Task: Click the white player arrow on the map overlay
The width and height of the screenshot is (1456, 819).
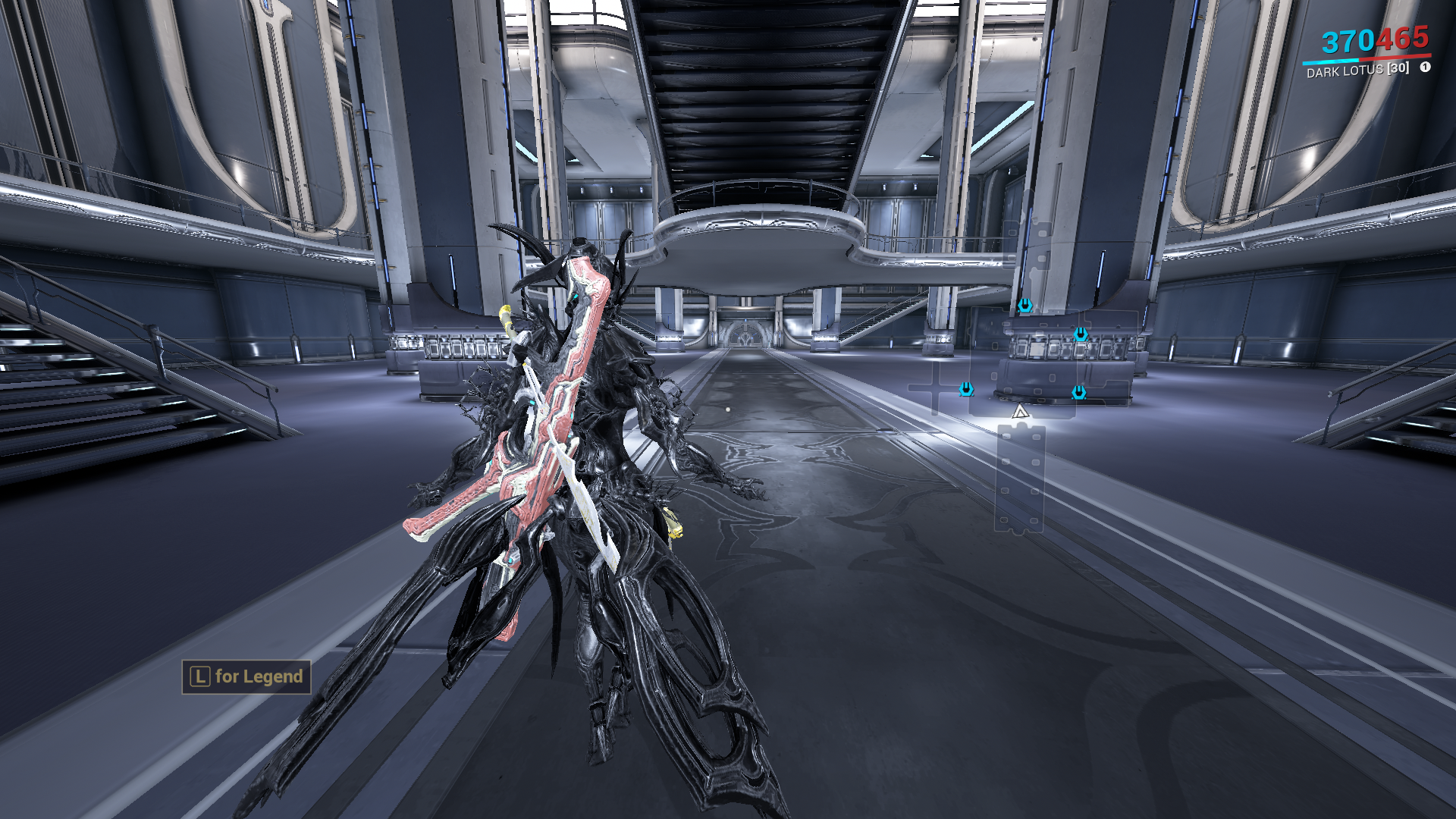Action: point(1020,412)
